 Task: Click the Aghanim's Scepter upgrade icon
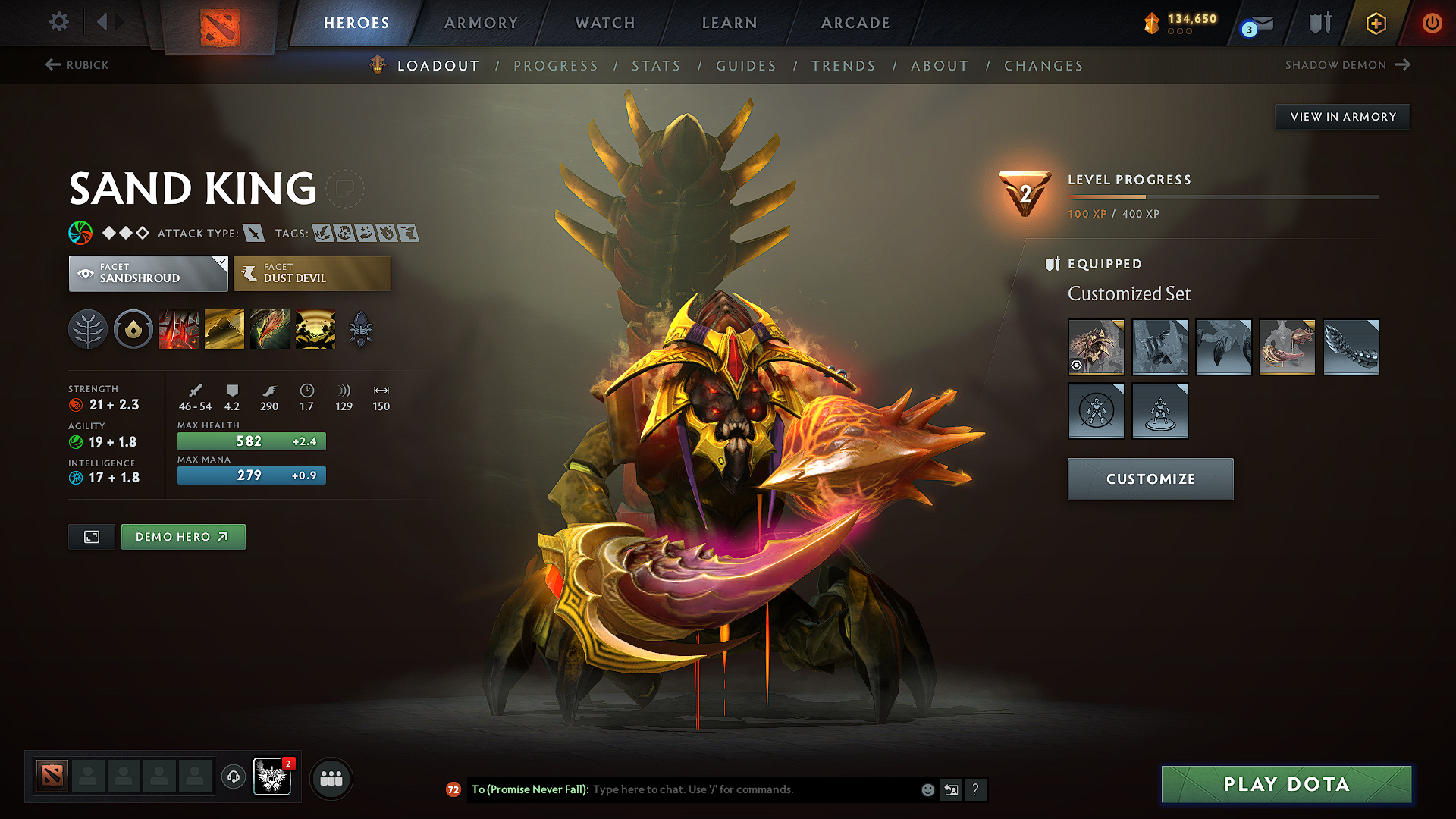(x=362, y=328)
